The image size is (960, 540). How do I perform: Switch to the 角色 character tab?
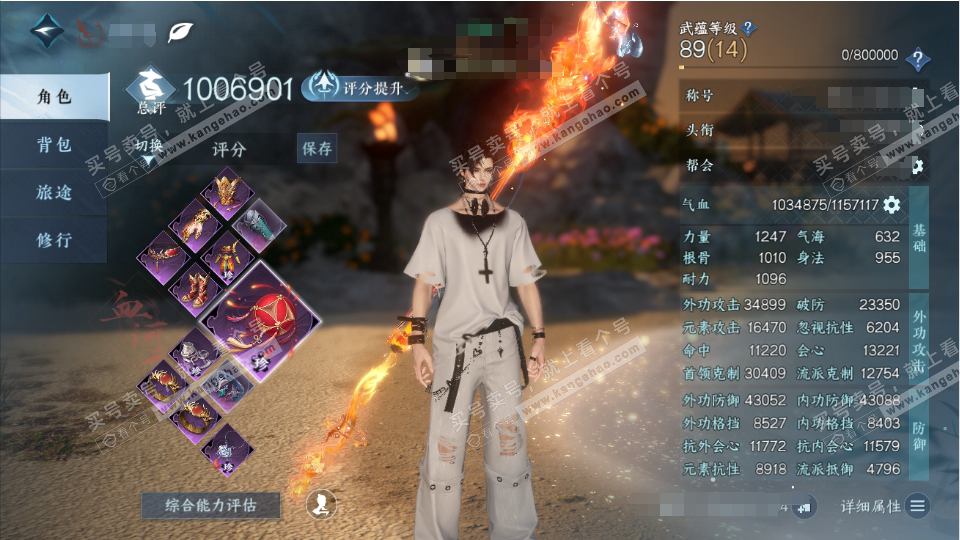point(54,96)
